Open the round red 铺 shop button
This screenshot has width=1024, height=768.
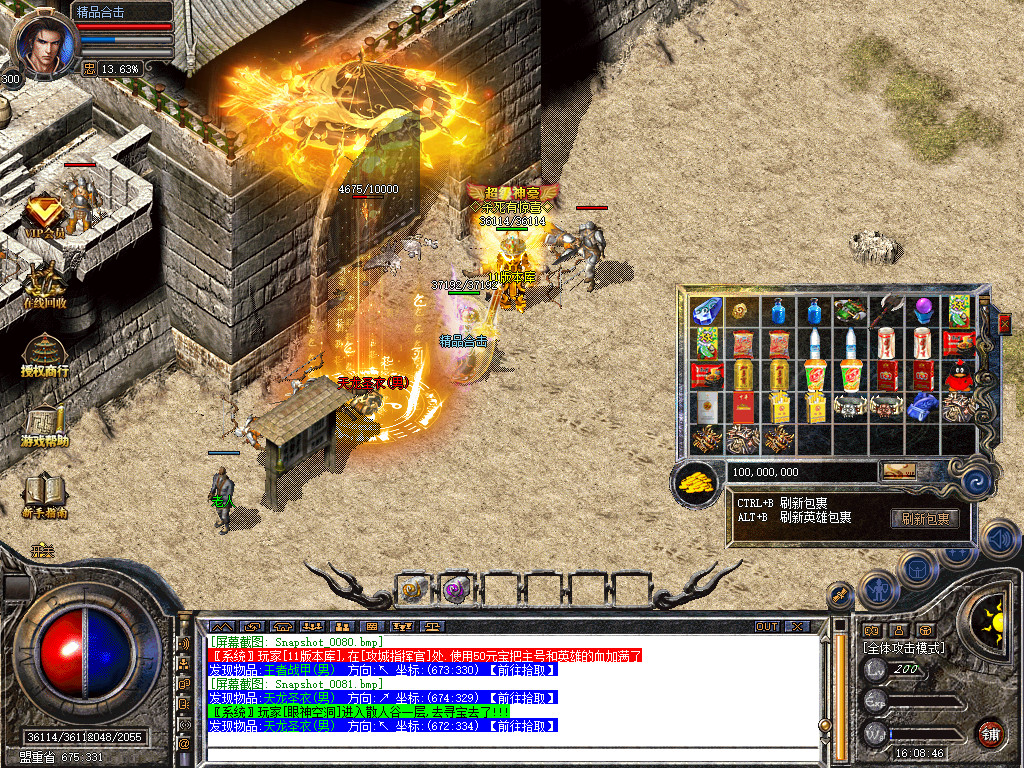tap(990, 733)
